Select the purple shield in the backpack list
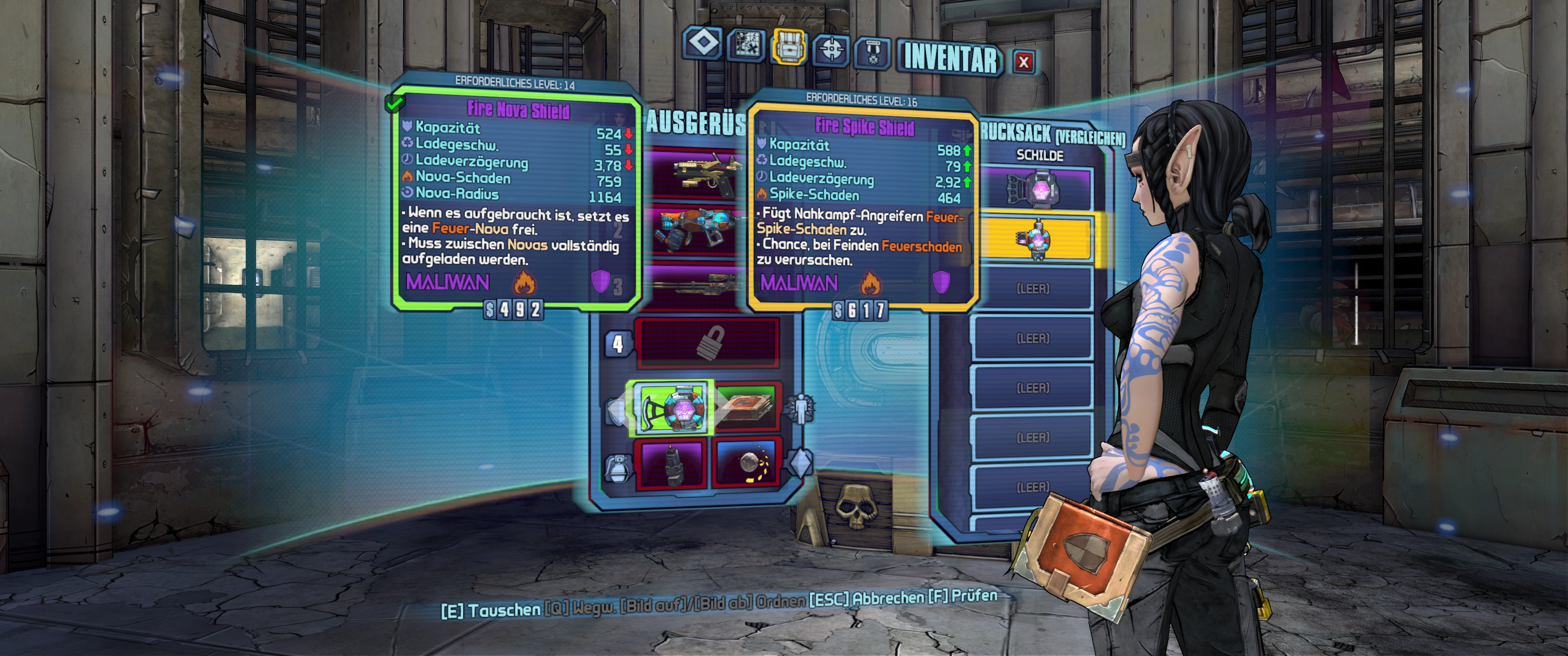 coord(1035,189)
